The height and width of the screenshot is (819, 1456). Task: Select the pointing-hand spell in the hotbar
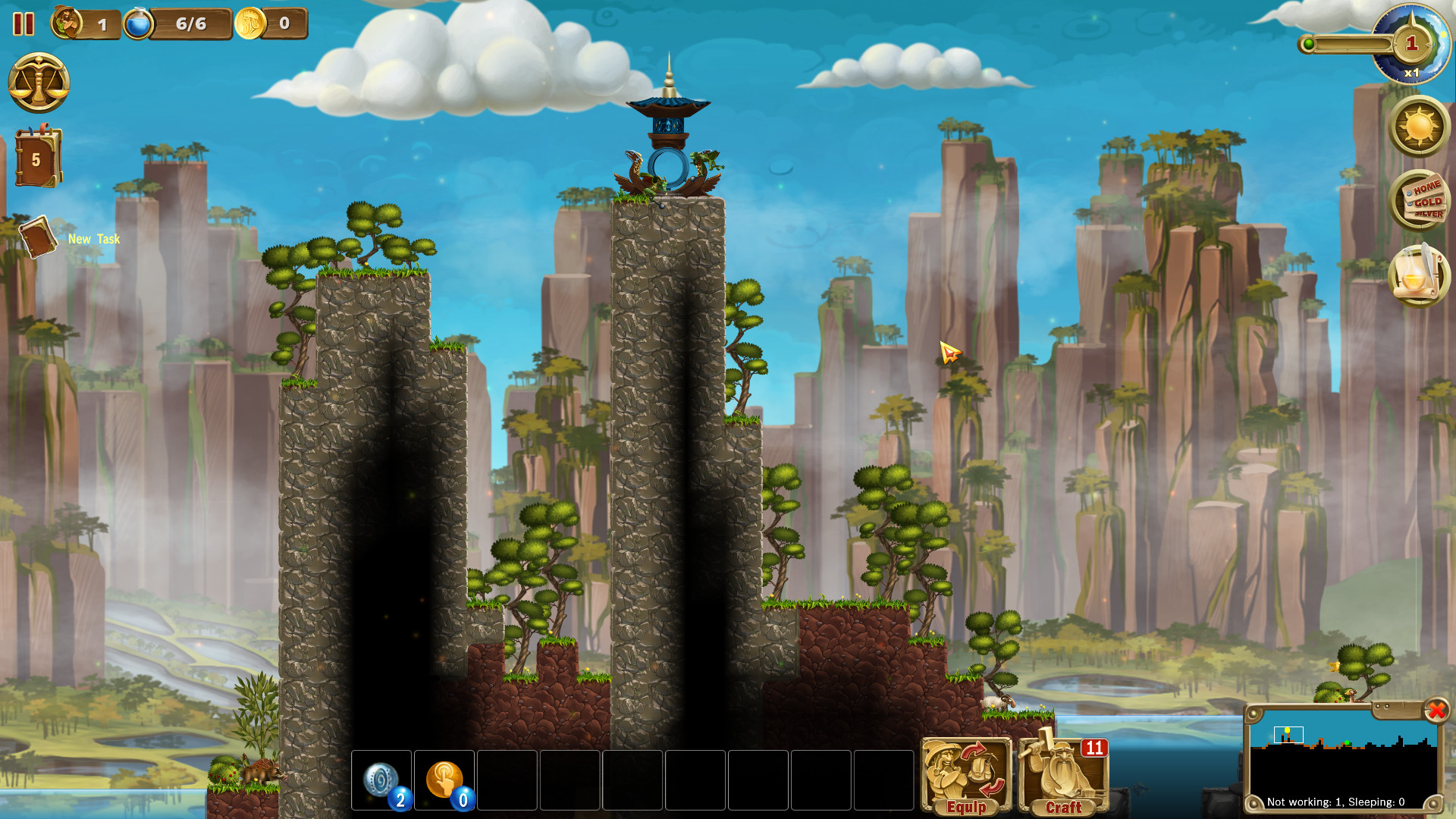446,779
